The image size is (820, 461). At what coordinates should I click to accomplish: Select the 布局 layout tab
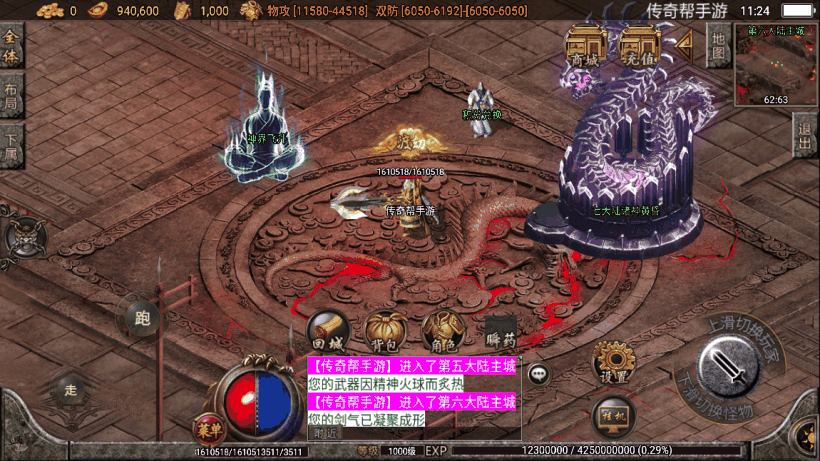12,95
